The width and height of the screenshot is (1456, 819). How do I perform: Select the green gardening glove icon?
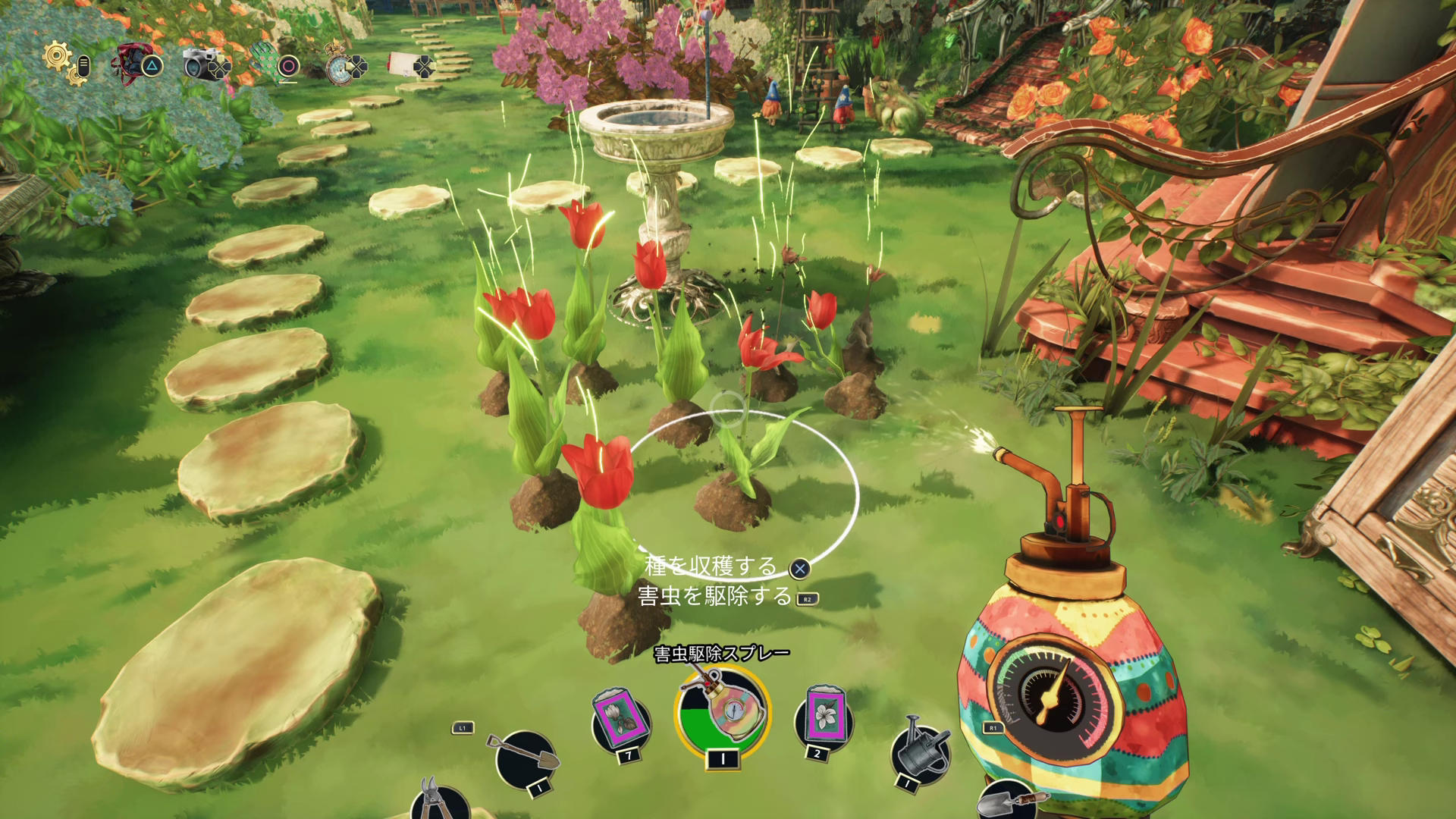coord(264,61)
